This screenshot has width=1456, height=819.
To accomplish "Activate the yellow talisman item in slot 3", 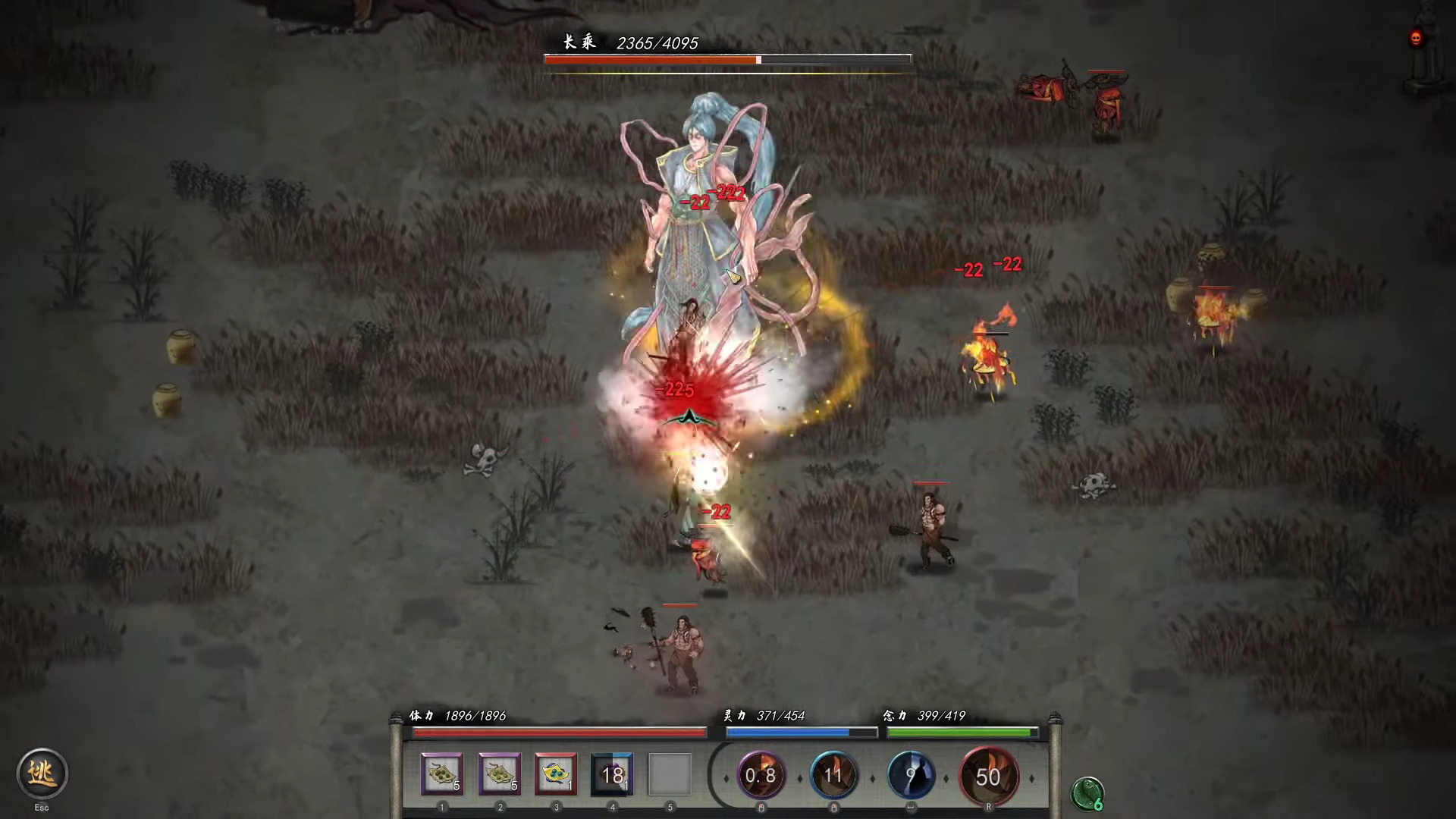I will coord(556,773).
